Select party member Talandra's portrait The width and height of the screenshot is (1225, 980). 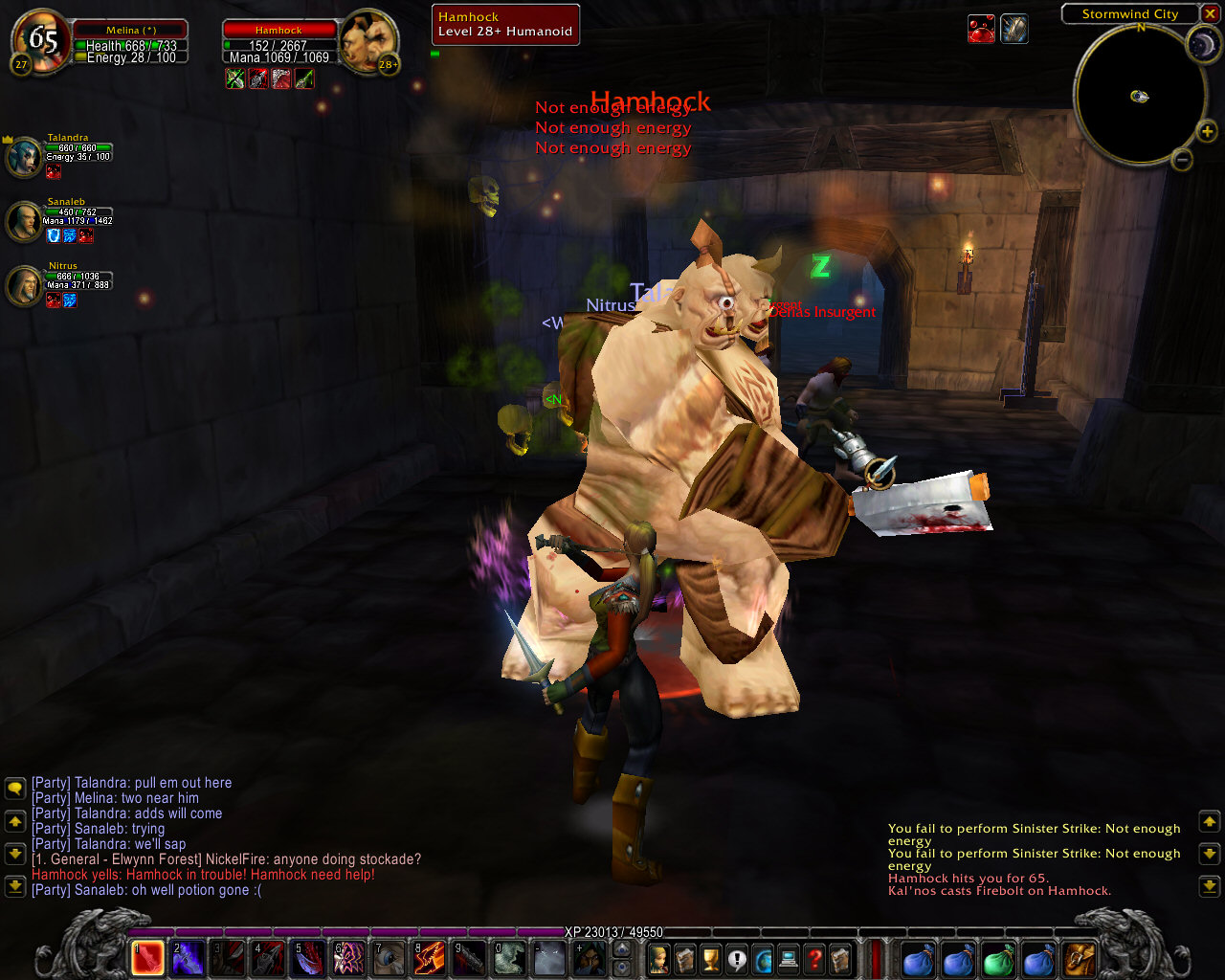coord(24,157)
